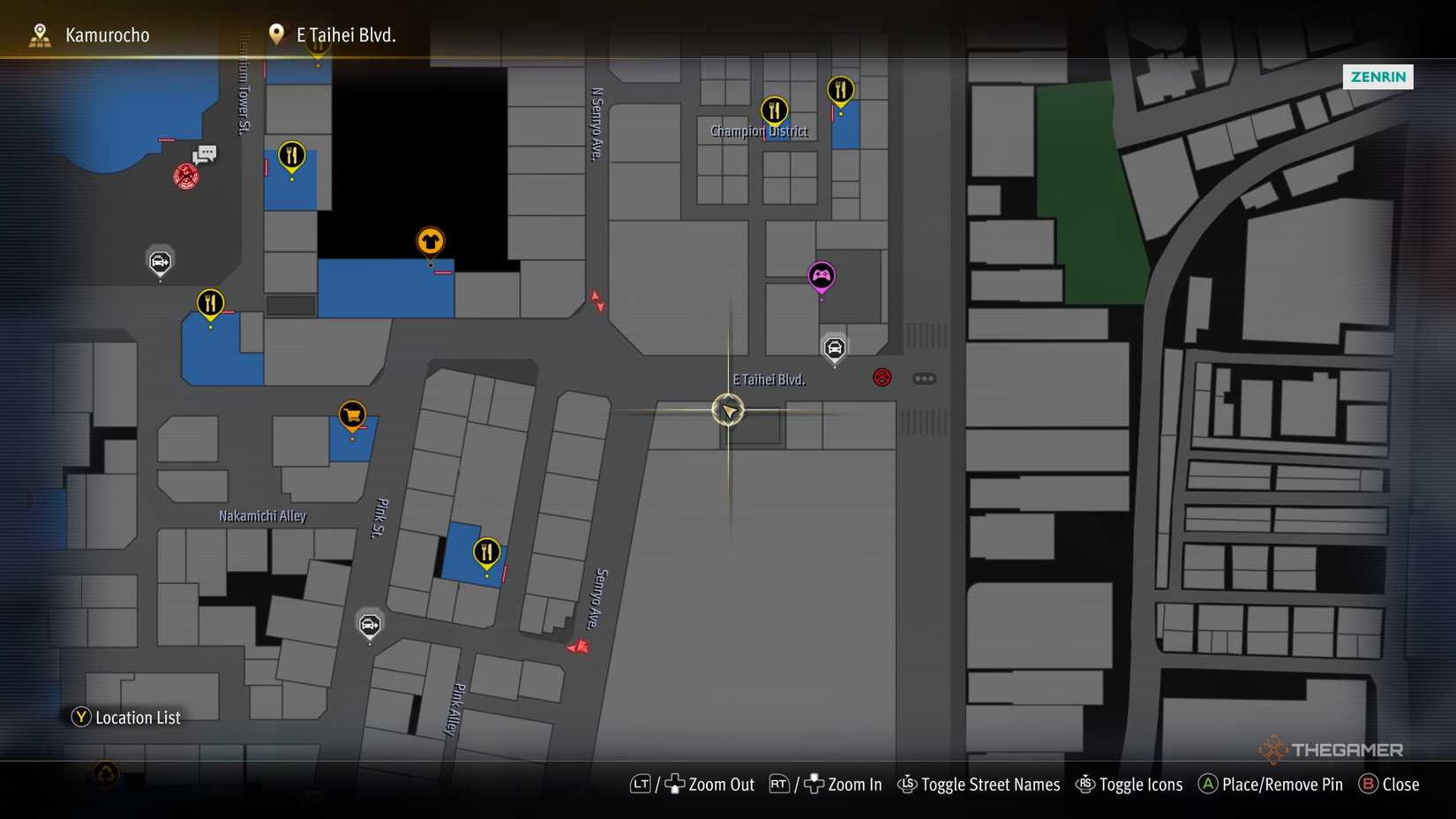This screenshot has width=1456, height=819.
Task: Click the player position arrow marker
Action: pyautogui.click(x=727, y=410)
